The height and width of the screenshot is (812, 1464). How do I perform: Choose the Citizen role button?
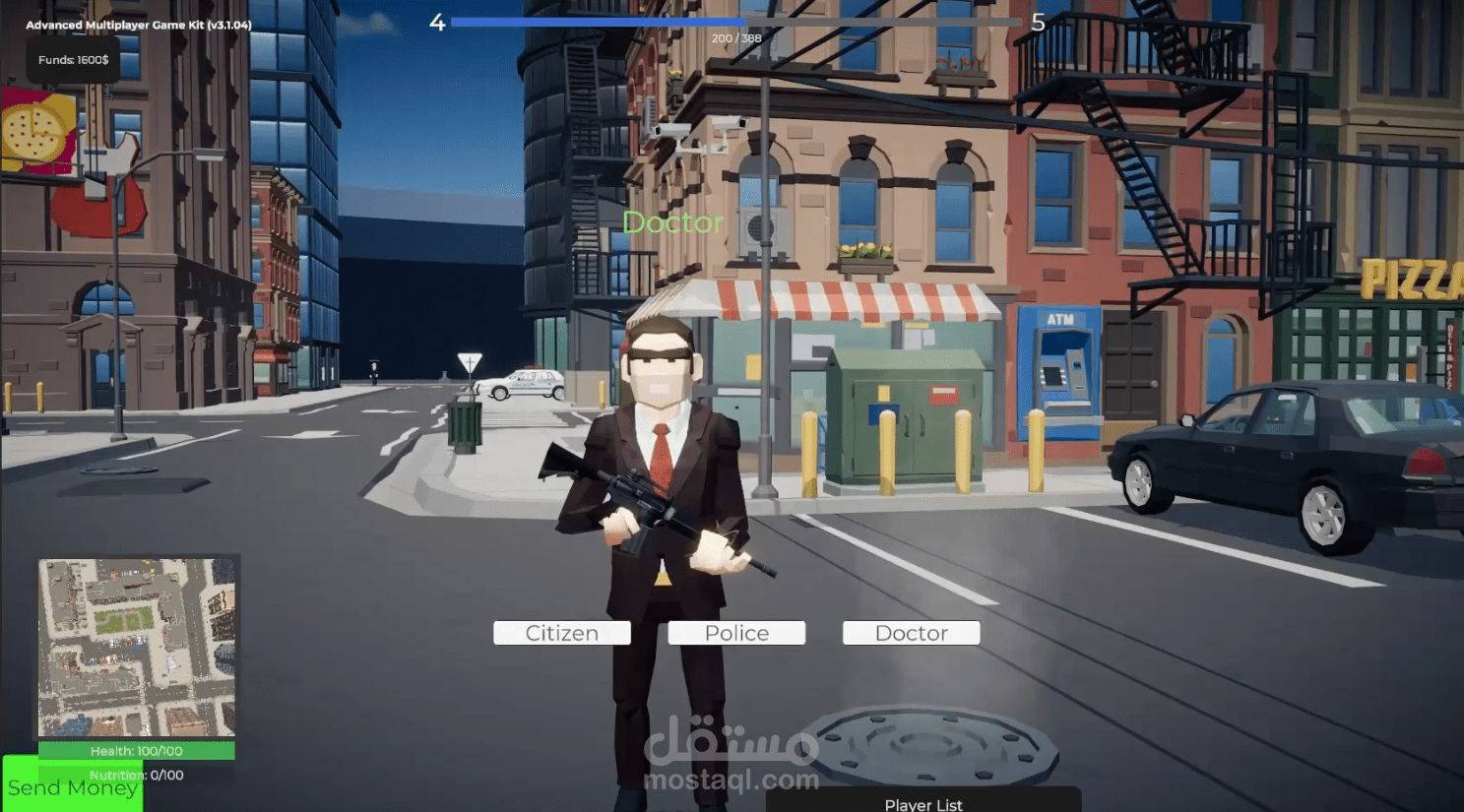pyautogui.click(x=561, y=633)
